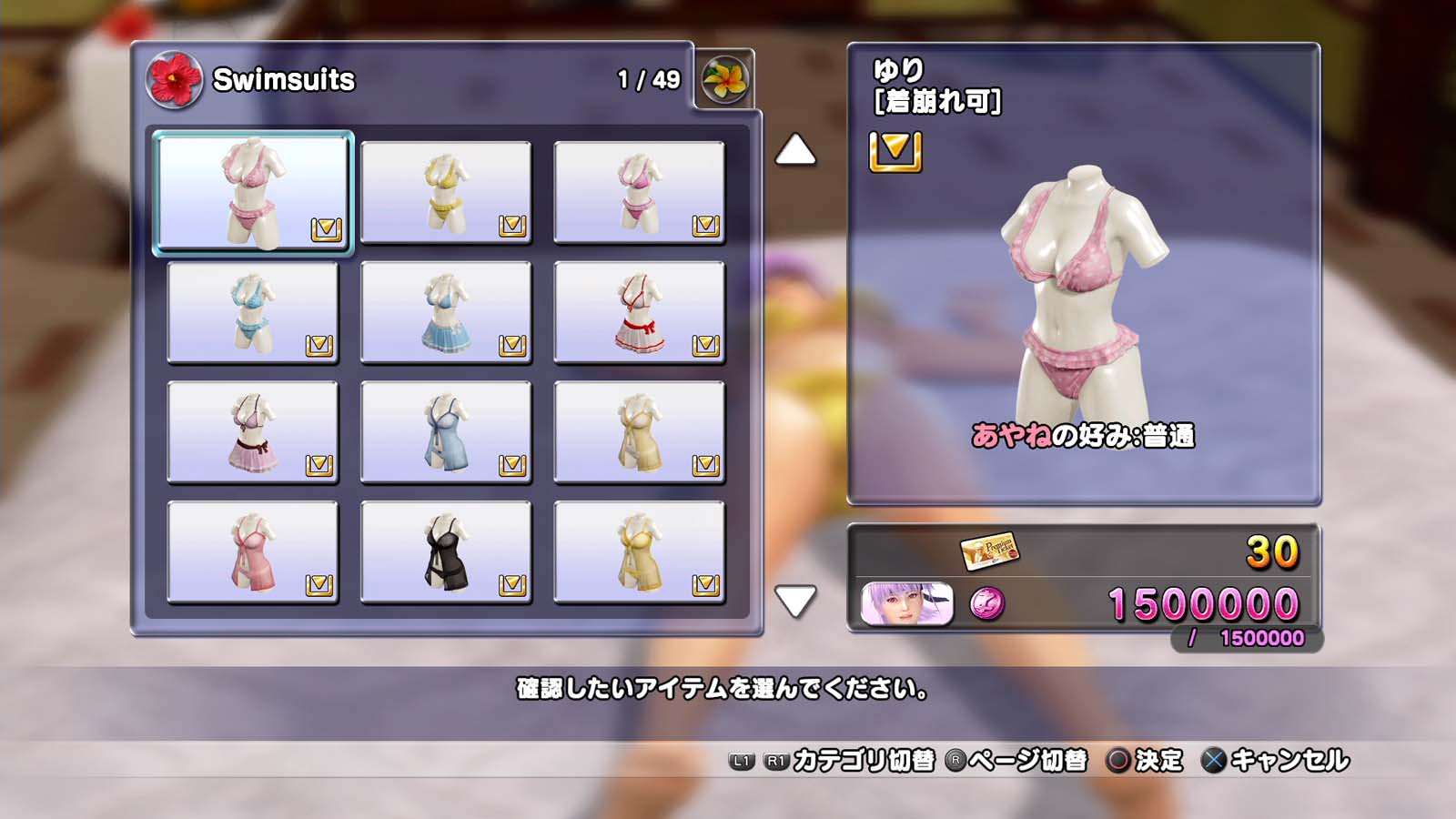Select the black sheer babydoll tile
The width and height of the screenshot is (1456, 819).
(x=446, y=551)
